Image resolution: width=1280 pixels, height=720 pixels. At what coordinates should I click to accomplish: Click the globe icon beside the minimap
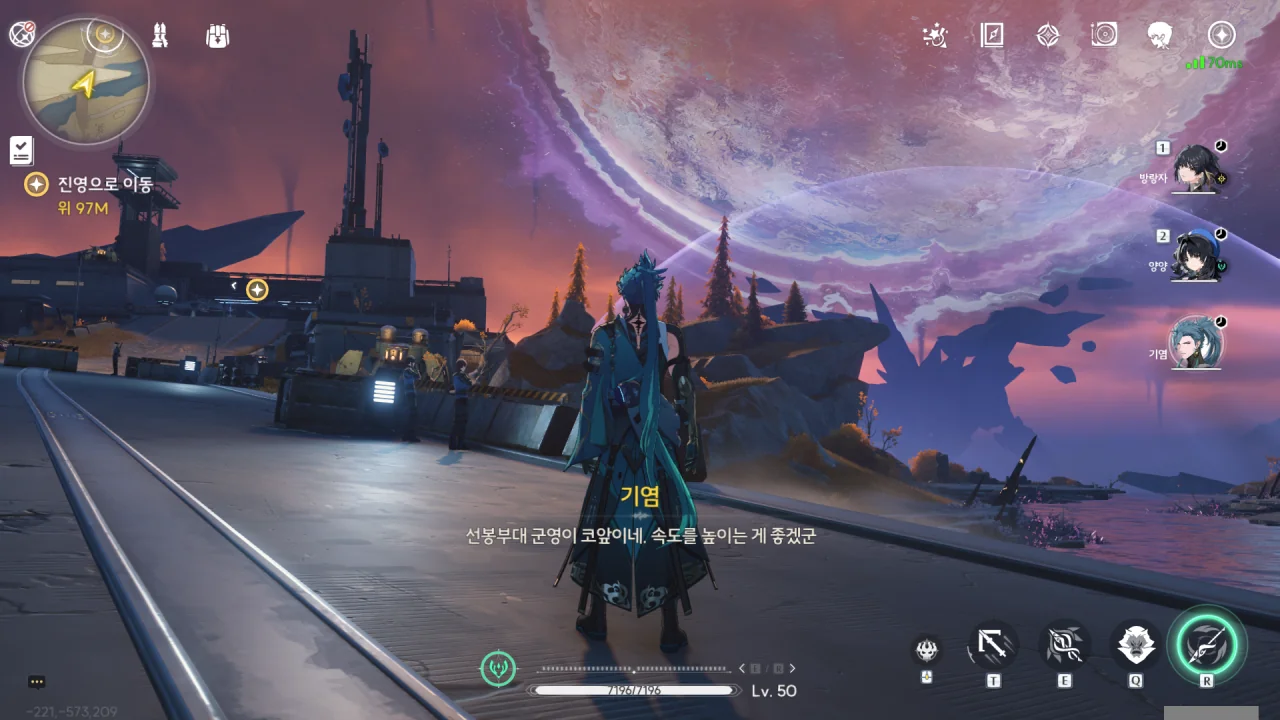tap(22, 34)
